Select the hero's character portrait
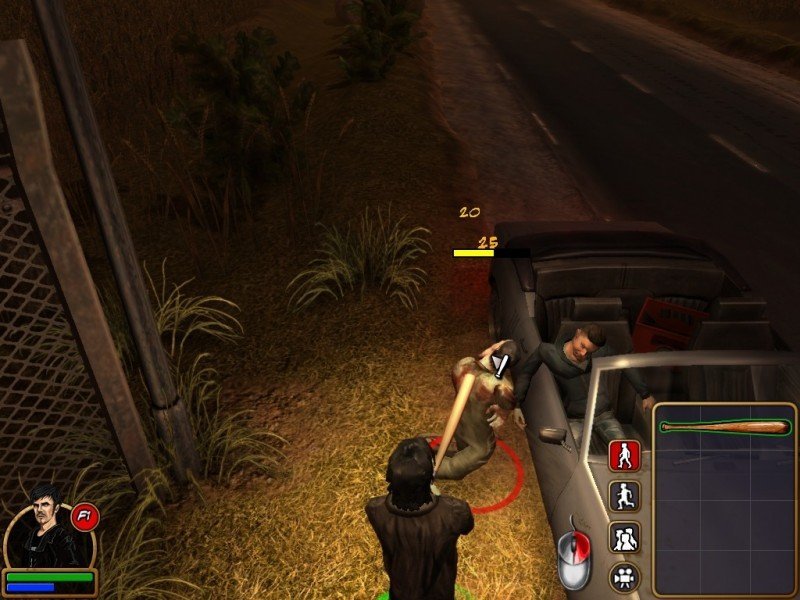The image size is (800, 600). [46, 529]
